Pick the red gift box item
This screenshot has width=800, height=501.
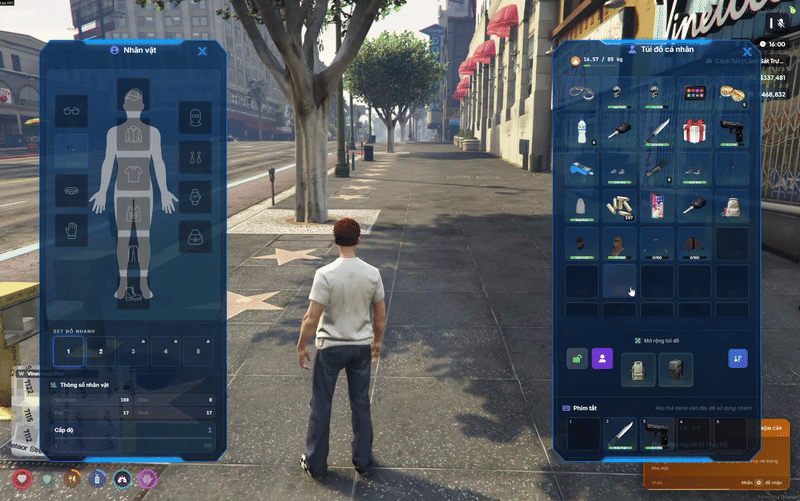pos(694,131)
